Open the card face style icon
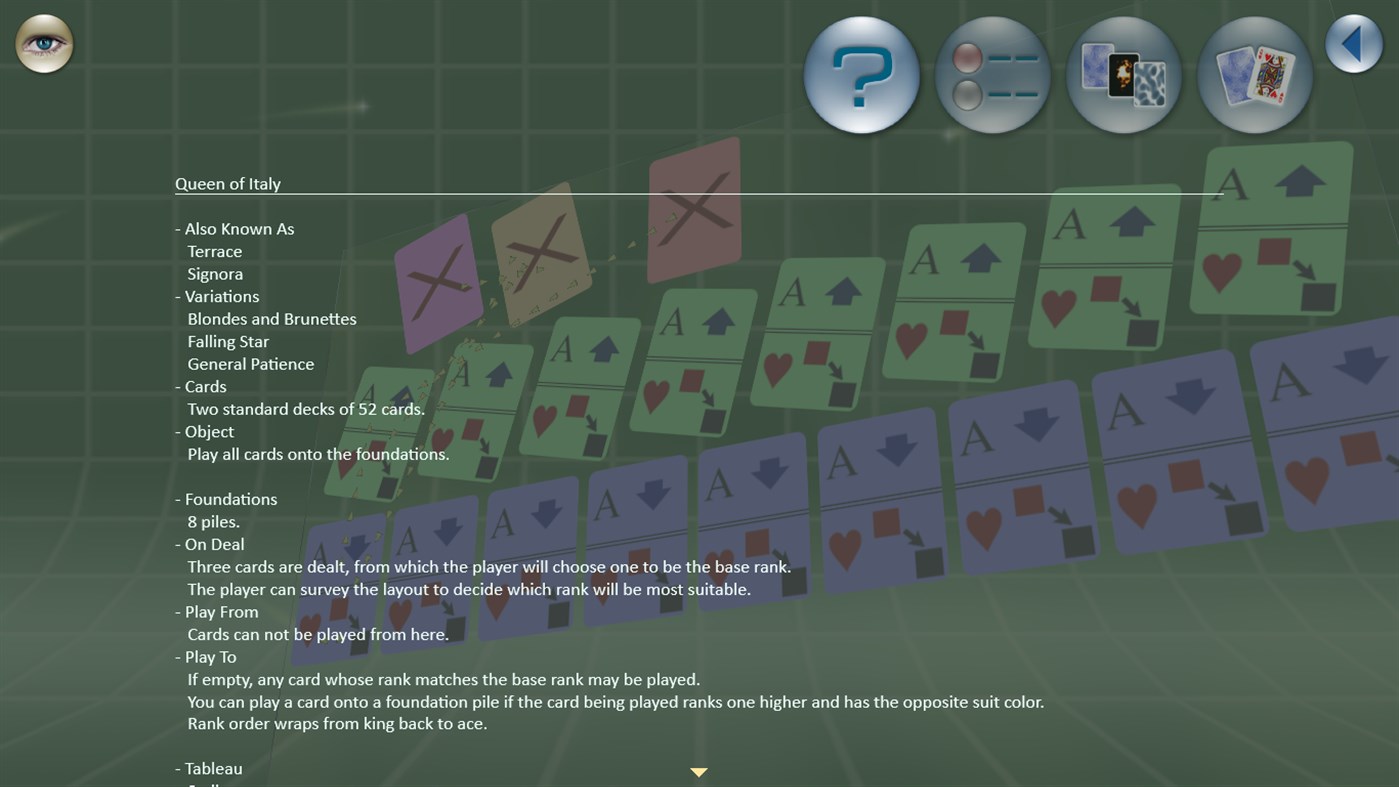The width and height of the screenshot is (1399, 787). point(1254,75)
